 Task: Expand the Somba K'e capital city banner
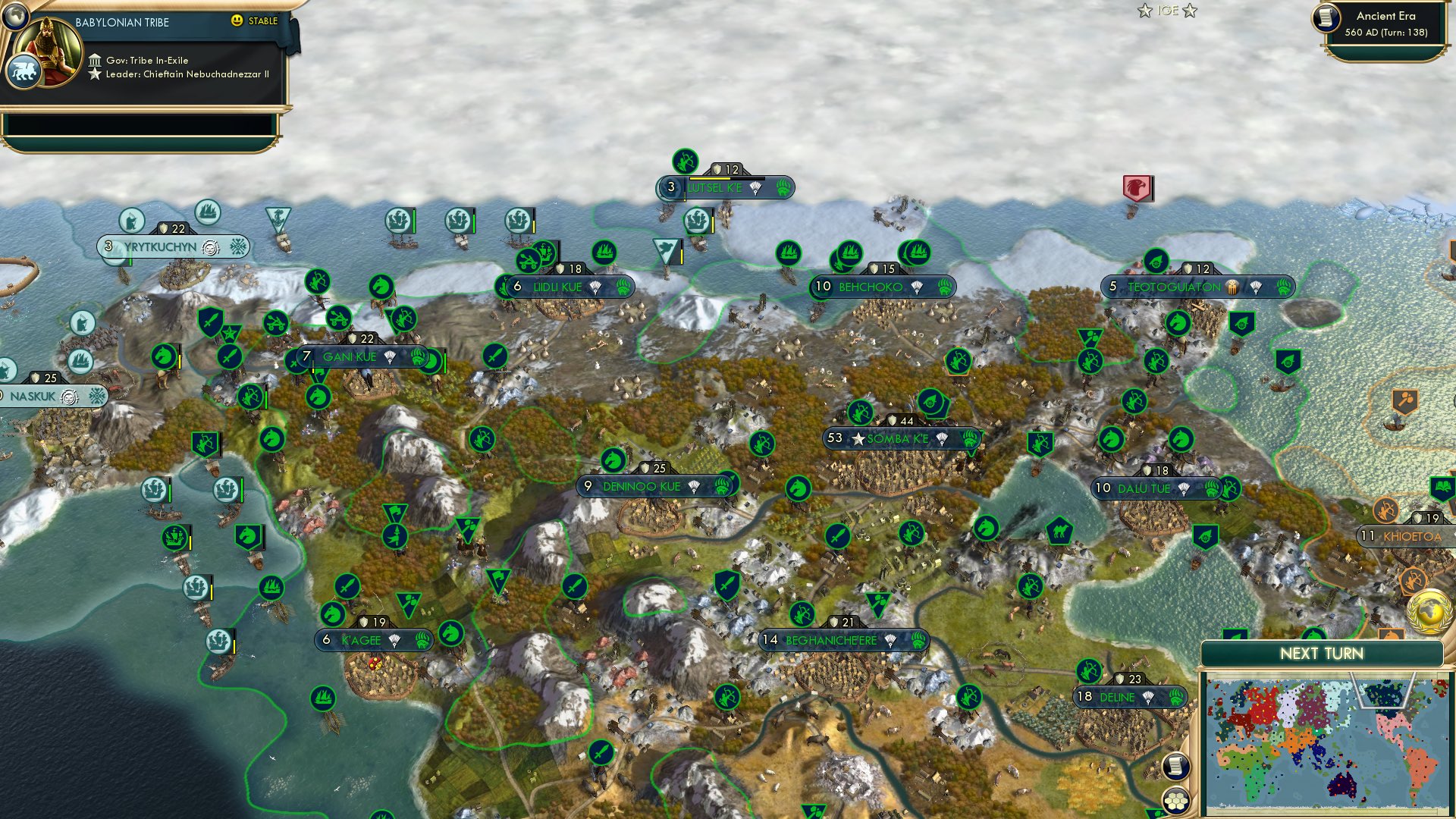(x=902, y=437)
